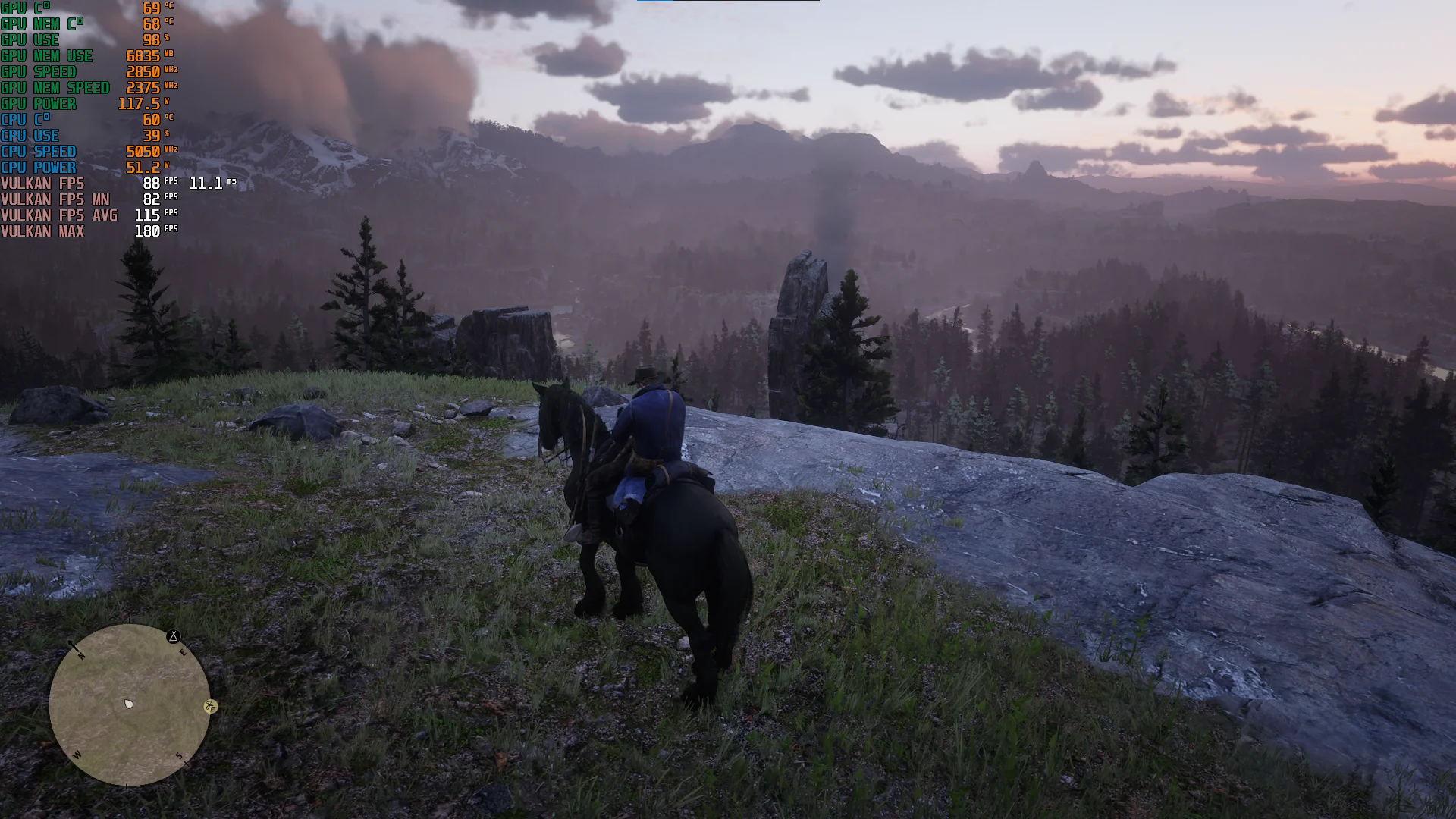Click the yellow mission marker on minimap
1456x819 pixels.
(211, 707)
